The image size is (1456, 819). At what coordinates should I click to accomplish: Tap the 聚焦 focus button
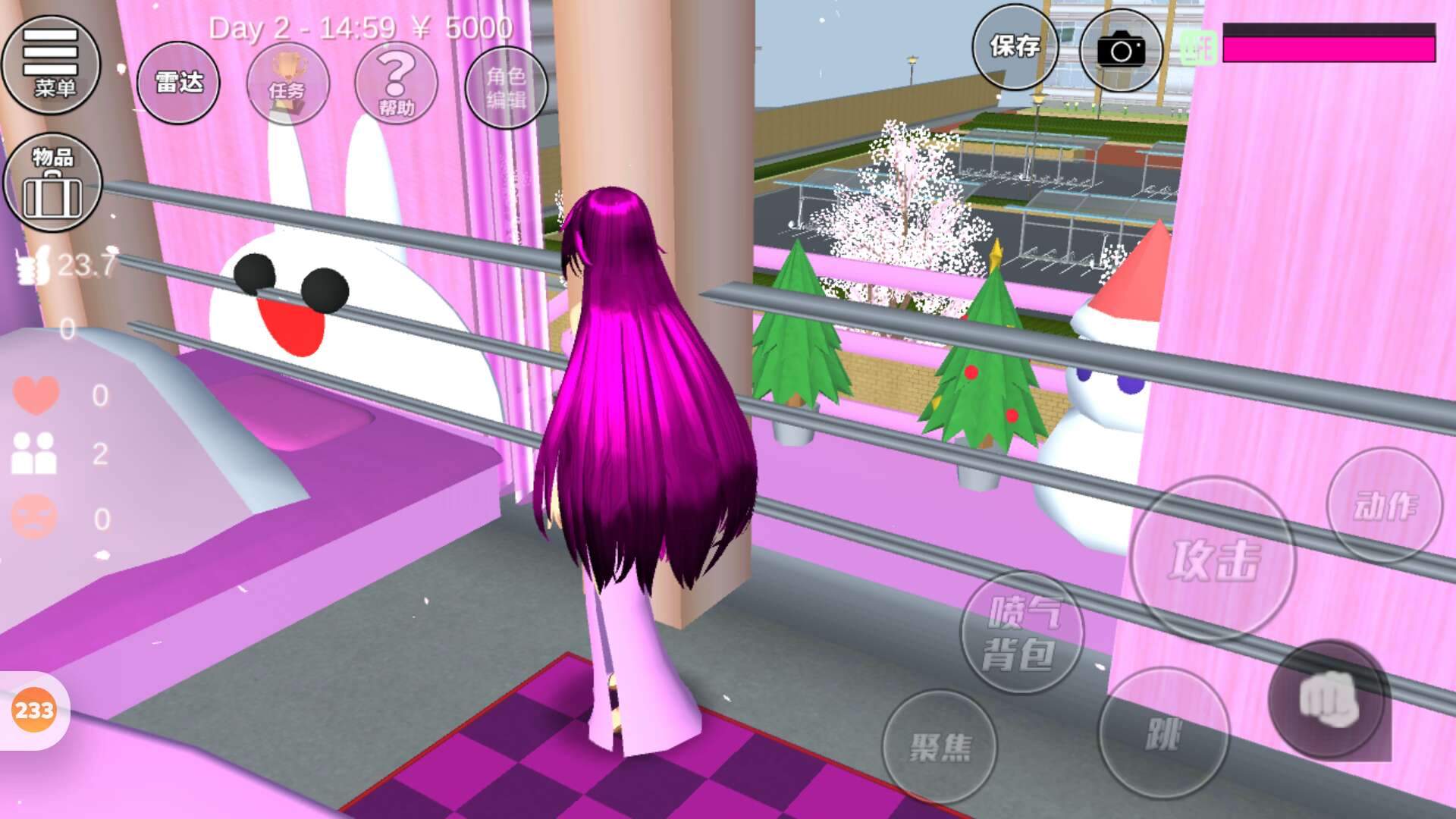(x=940, y=747)
